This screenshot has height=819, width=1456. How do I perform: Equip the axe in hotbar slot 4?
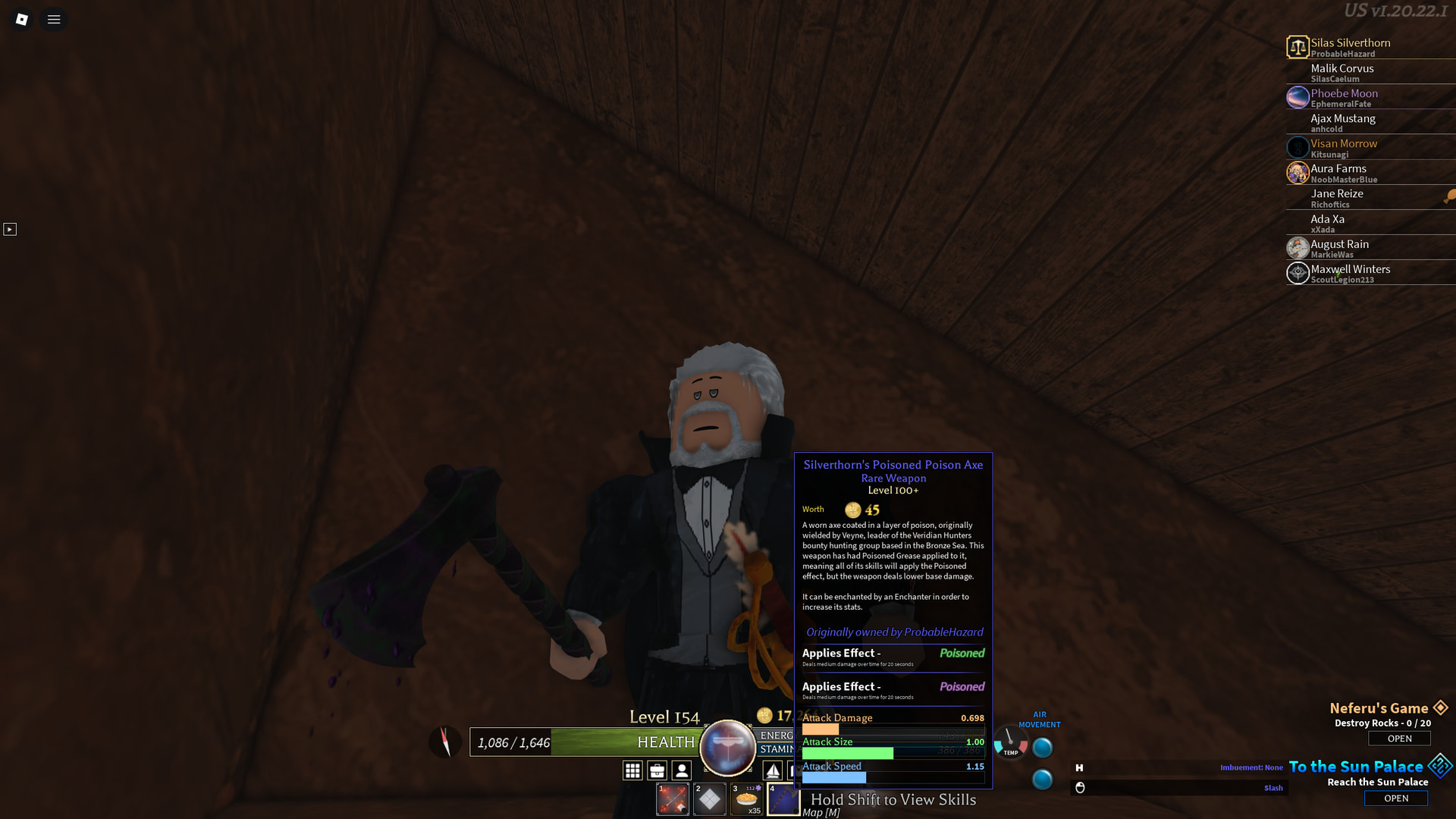point(783,799)
